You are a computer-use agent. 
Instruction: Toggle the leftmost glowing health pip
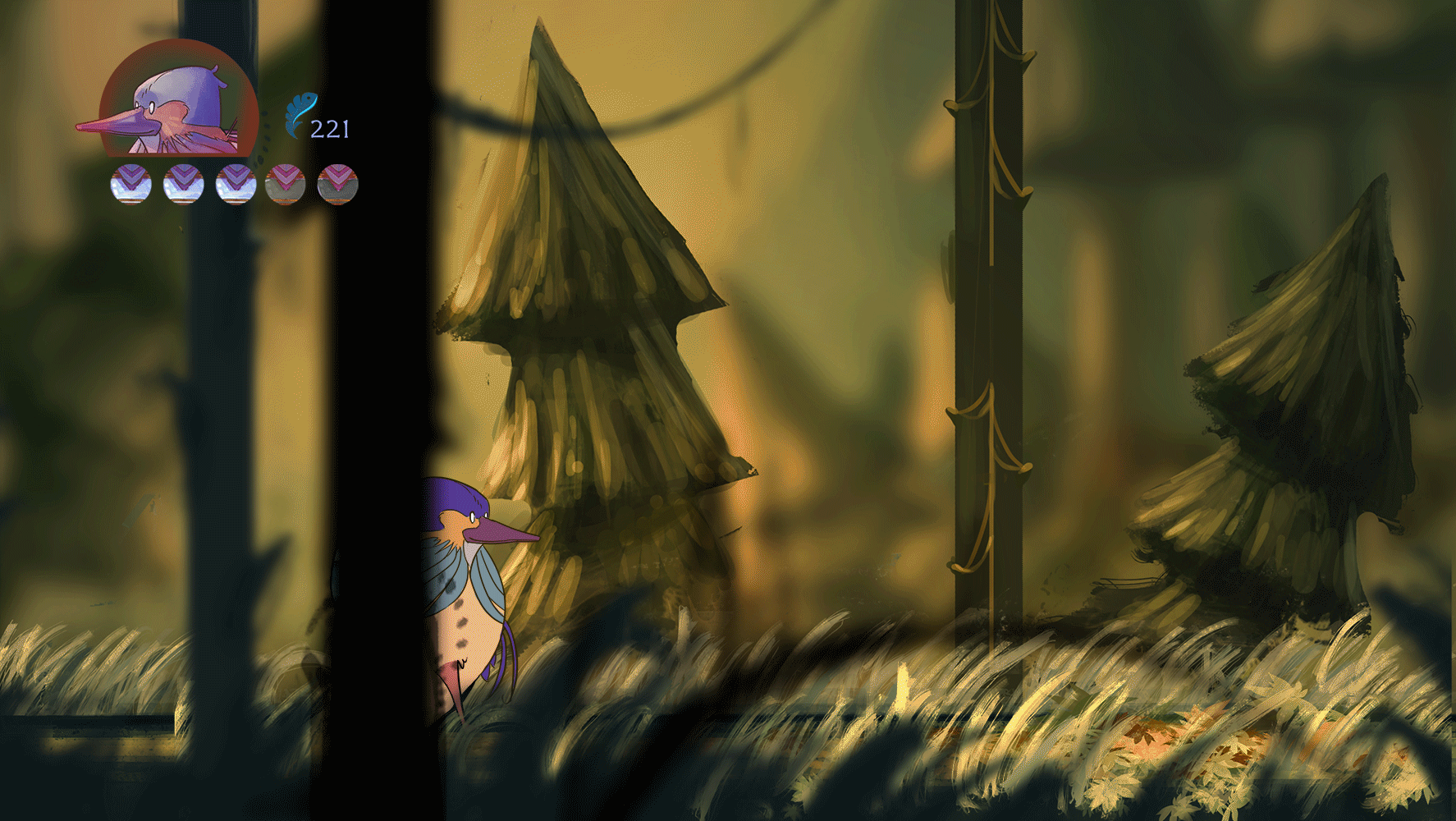[130, 184]
